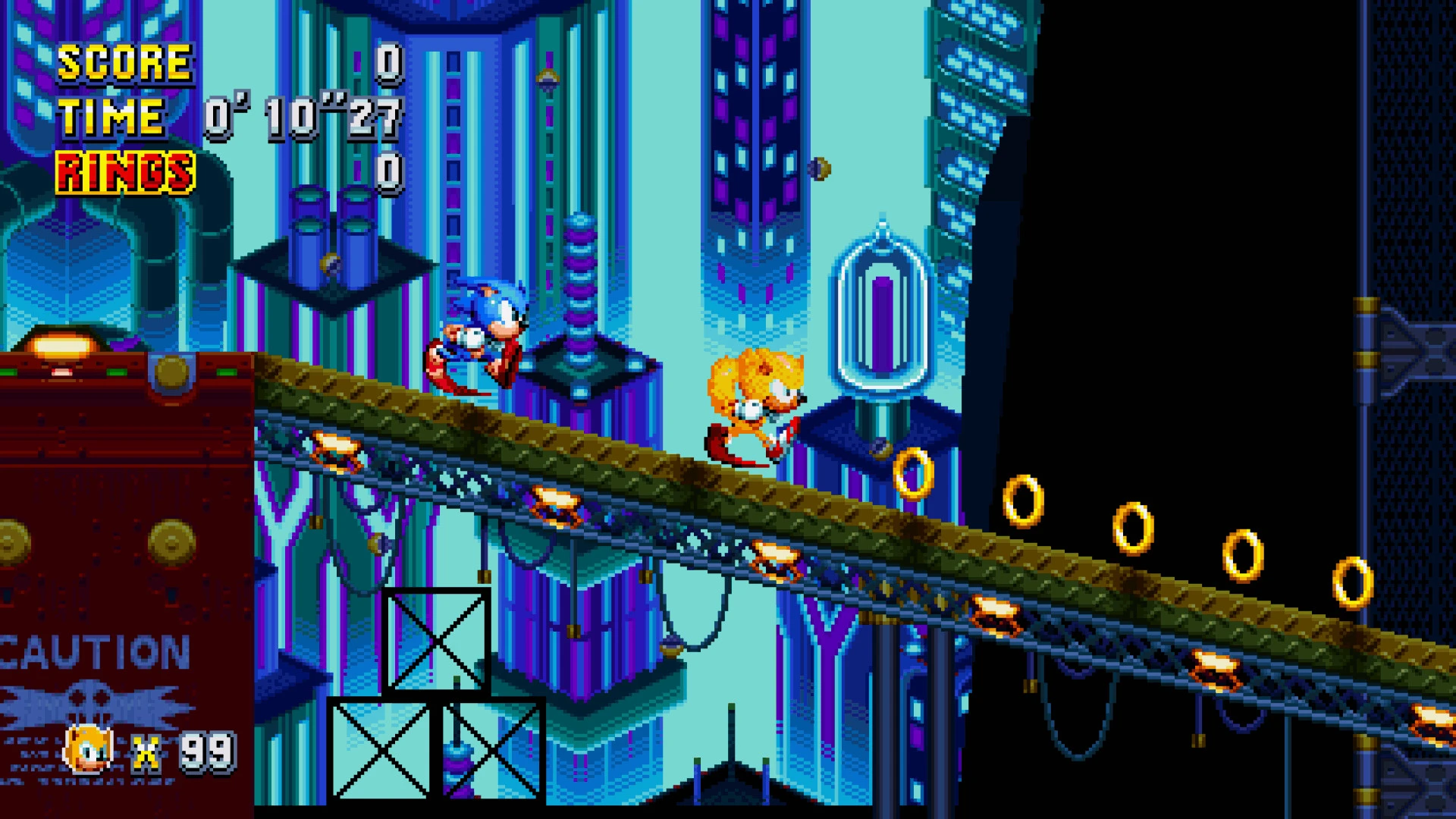Click the SCORE label in the HUD
1456x819 pixels.
(x=124, y=62)
